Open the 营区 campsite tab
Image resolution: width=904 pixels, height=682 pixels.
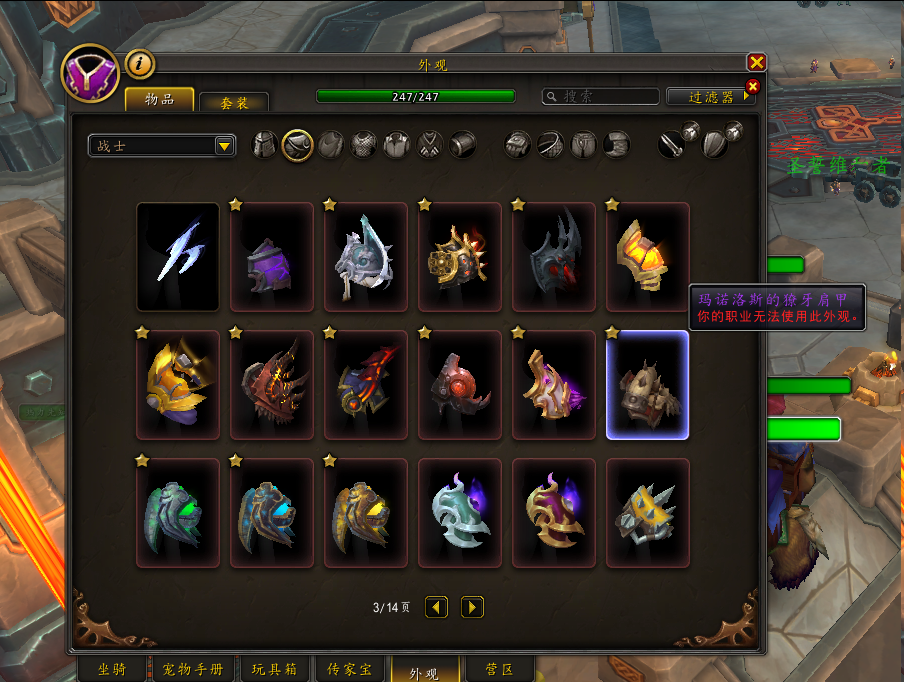tap(499, 669)
